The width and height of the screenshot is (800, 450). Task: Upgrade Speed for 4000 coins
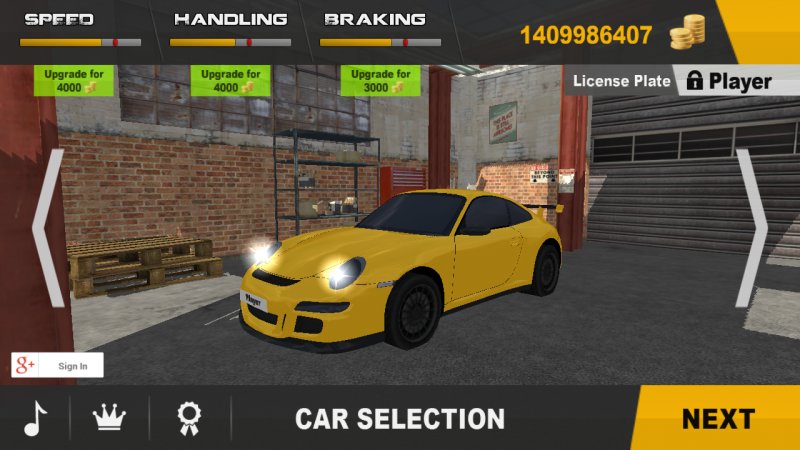coord(75,81)
